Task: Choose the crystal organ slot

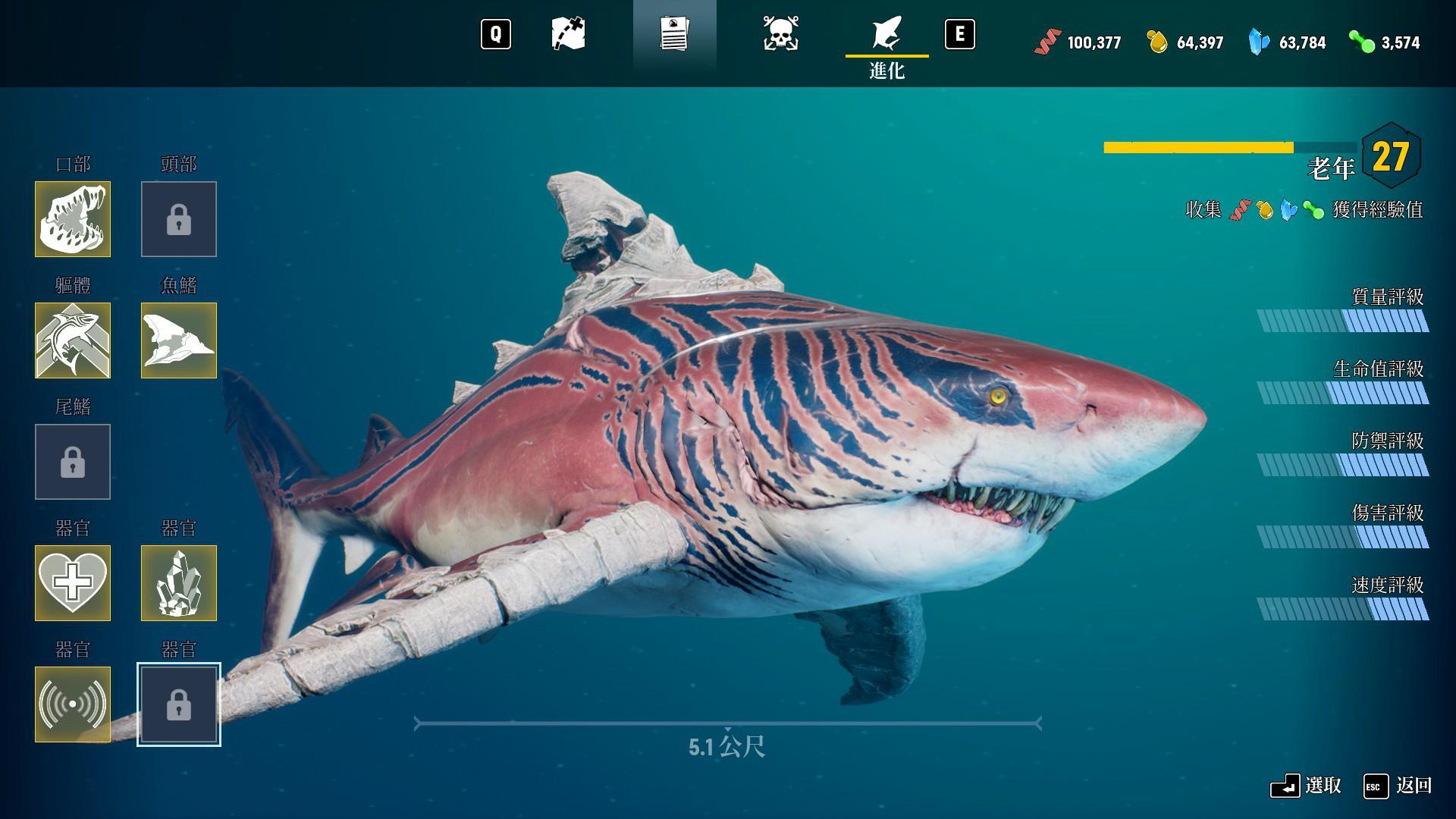Action: 179,583
